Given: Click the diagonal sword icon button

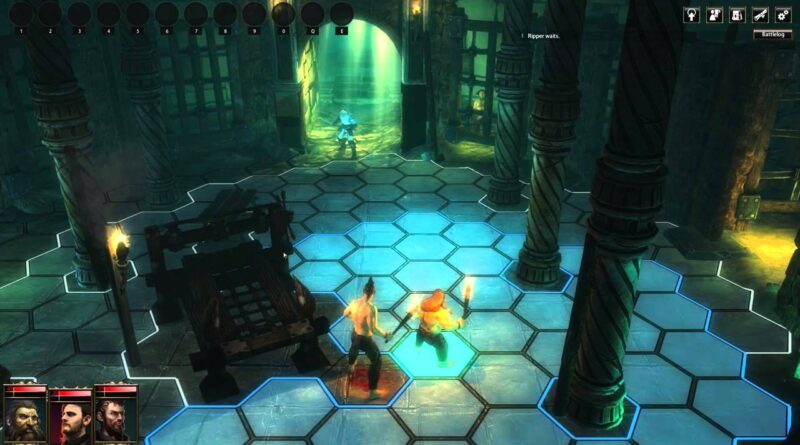Looking at the screenshot, I should pos(761,14).
